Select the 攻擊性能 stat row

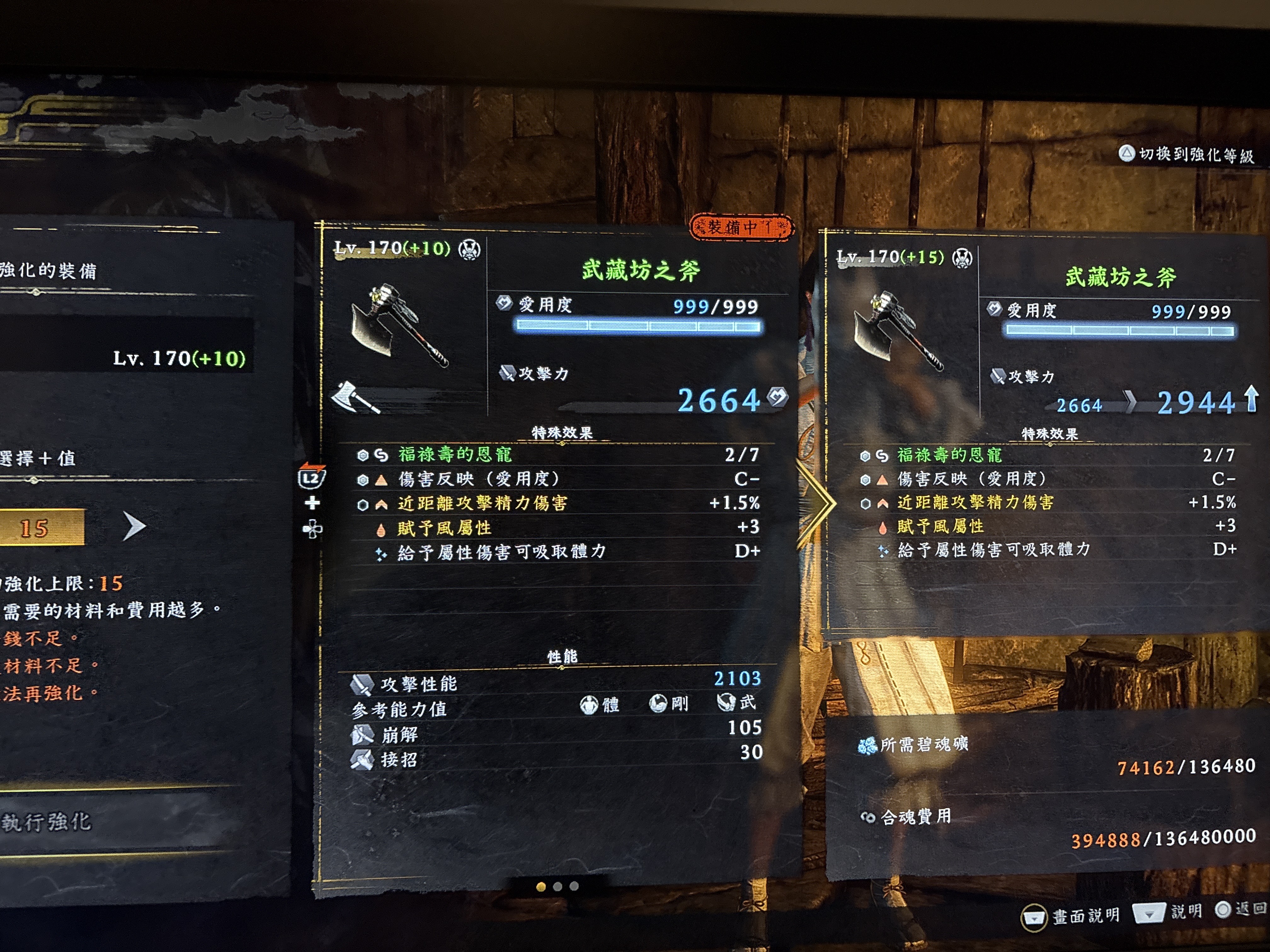tap(418, 684)
